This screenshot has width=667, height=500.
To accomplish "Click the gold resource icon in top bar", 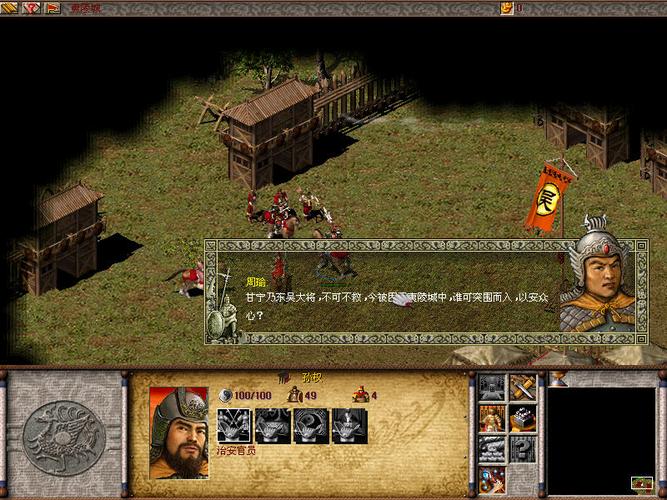I will [x=507, y=8].
